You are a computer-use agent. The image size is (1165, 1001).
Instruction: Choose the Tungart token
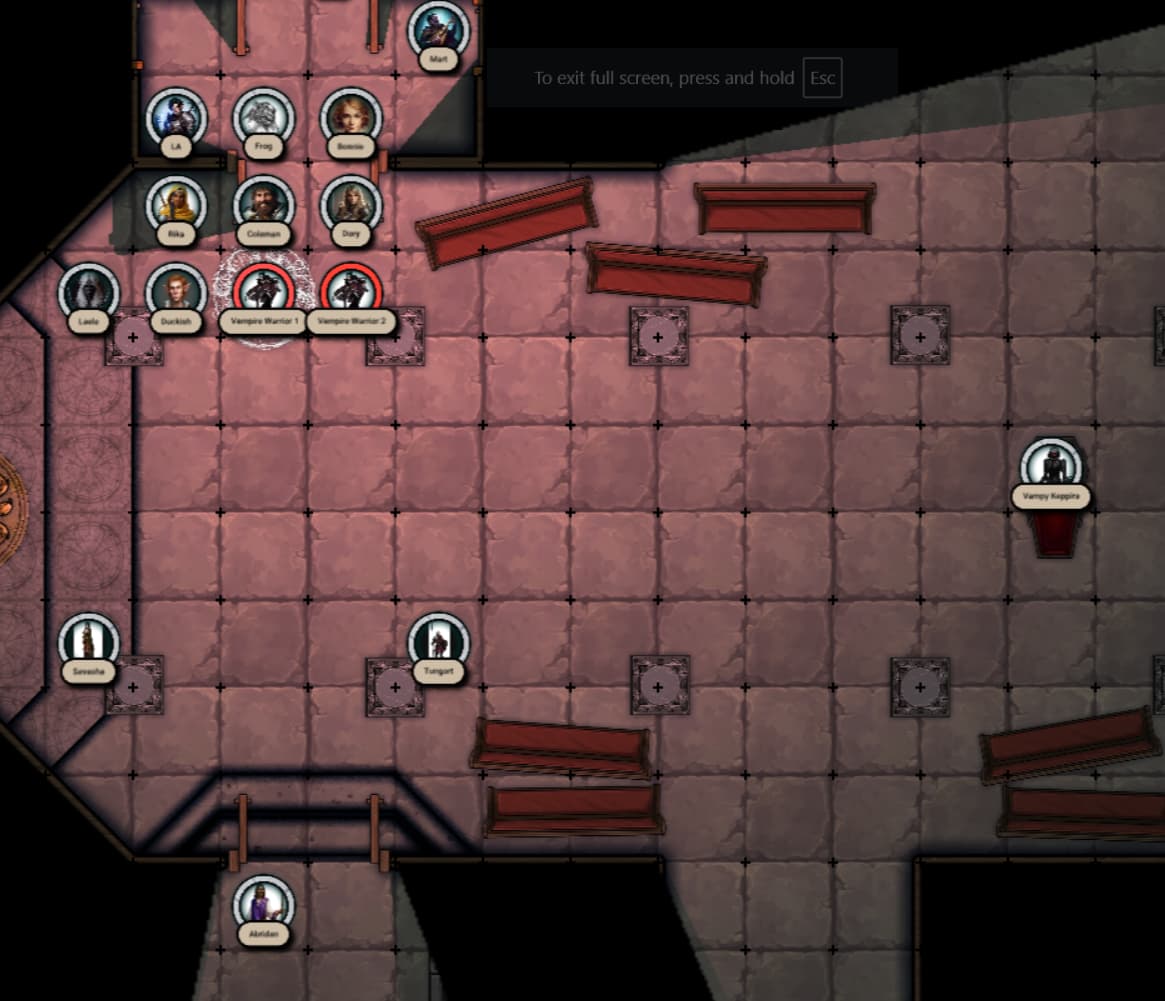coord(439,642)
